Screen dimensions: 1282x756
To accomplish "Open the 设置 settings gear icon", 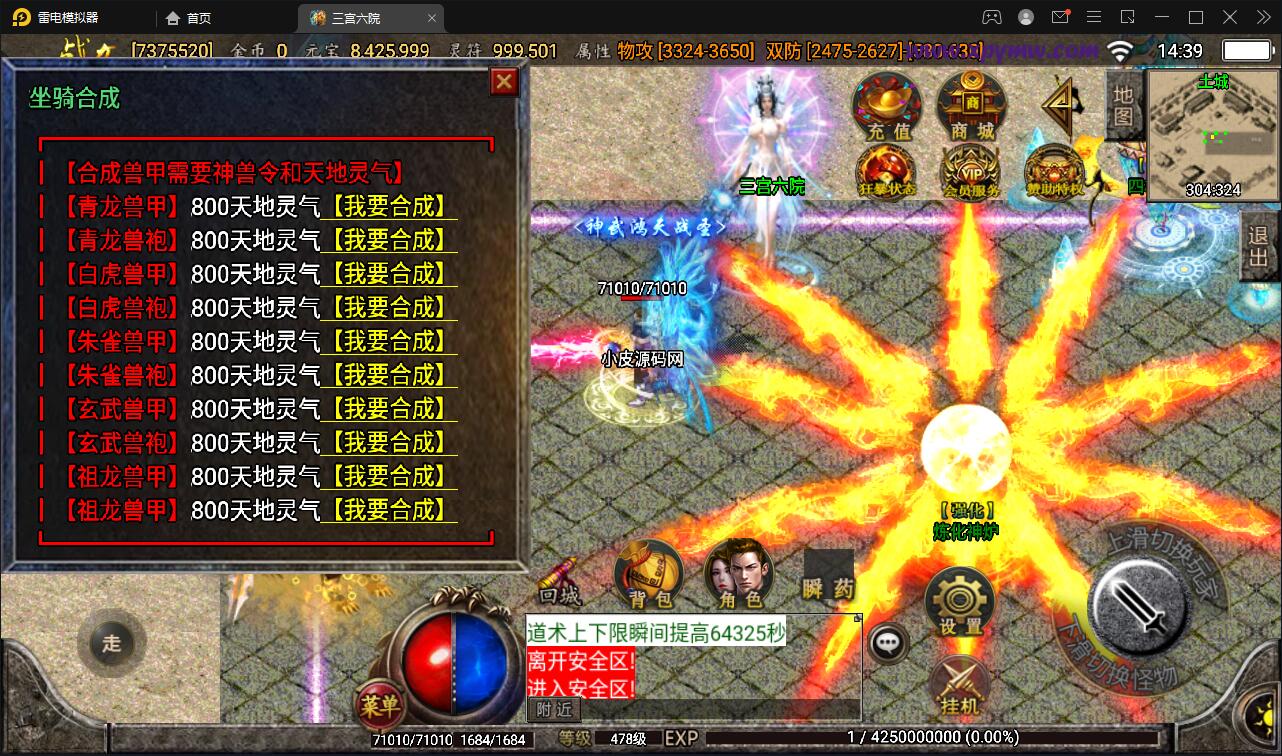I will pyautogui.click(x=959, y=600).
